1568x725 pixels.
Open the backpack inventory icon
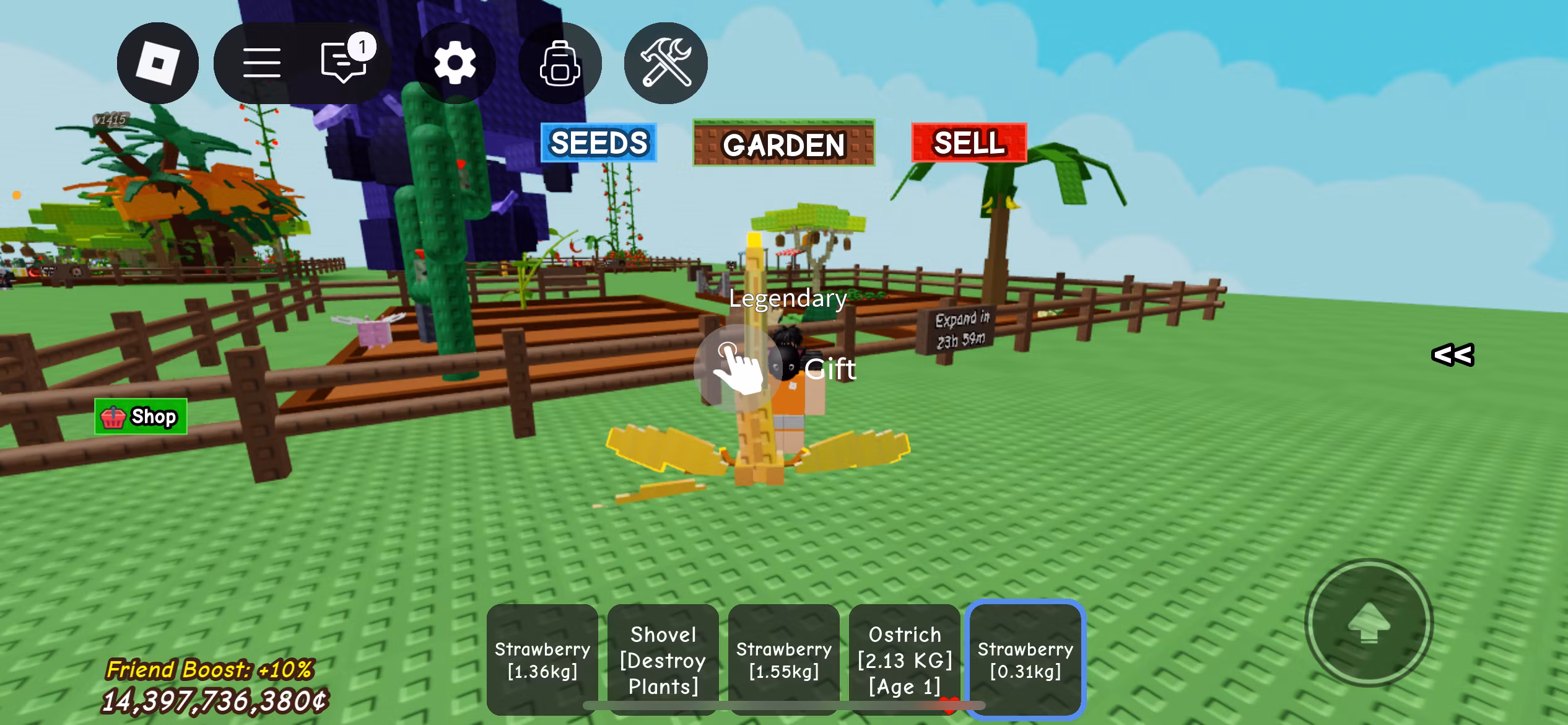[x=559, y=62]
